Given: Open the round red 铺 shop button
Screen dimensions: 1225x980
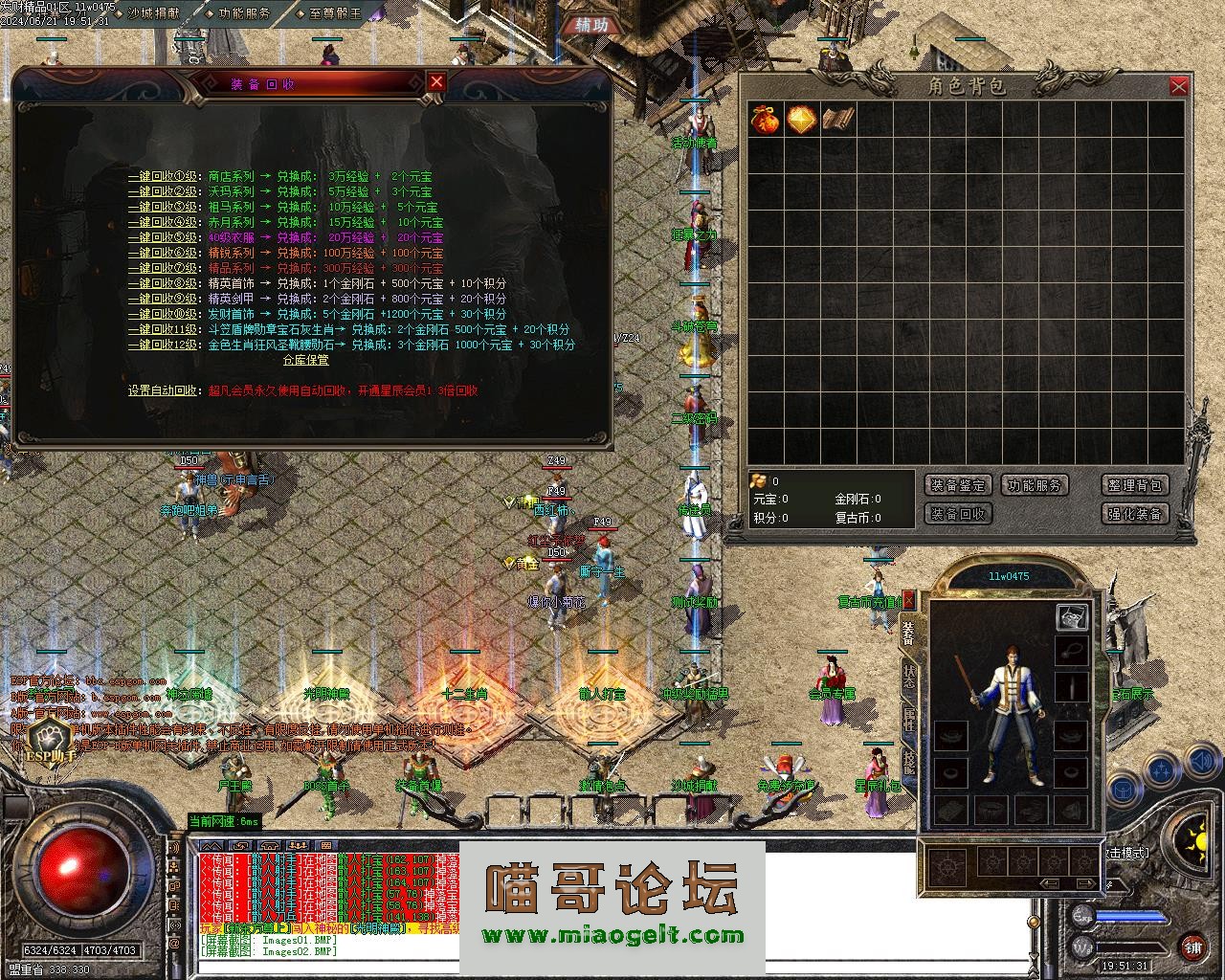Looking at the screenshot, I should pos(1192,948).
